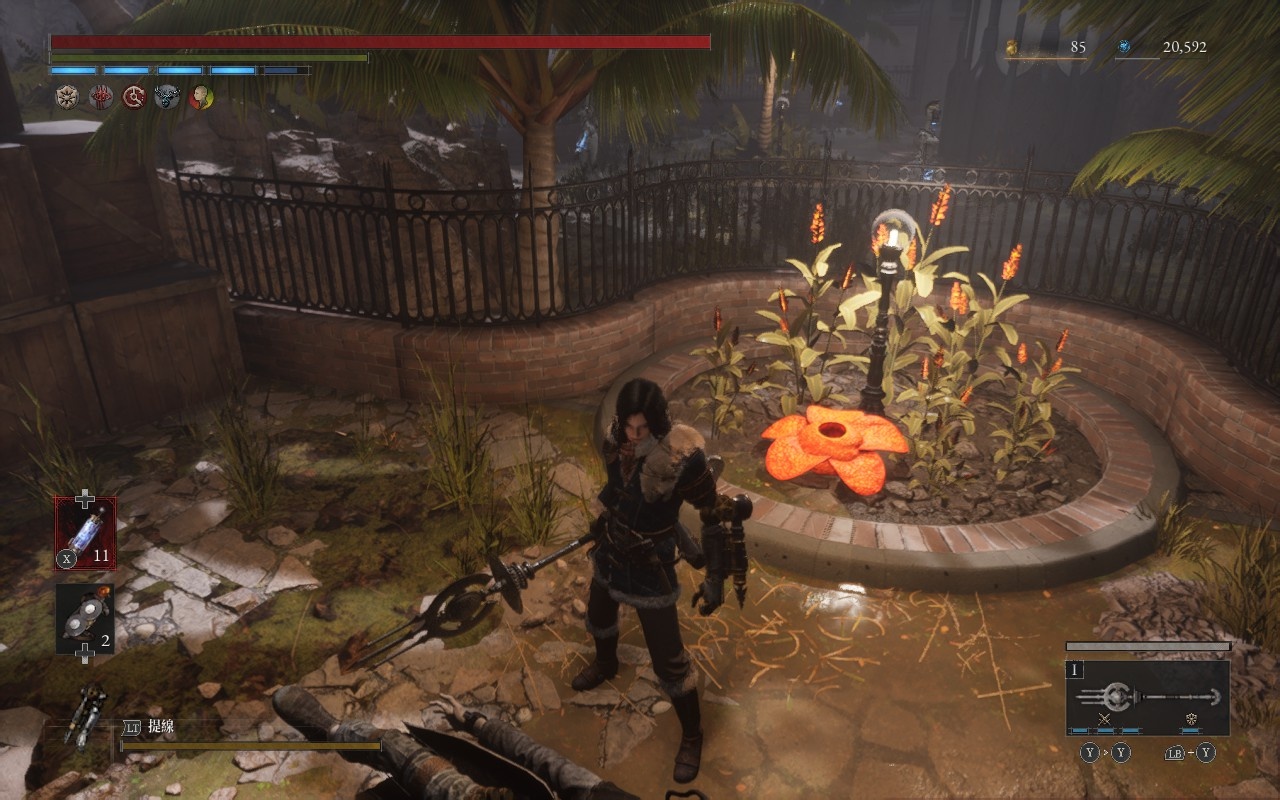
Task: Select the blue Pulse Cell belt slot
Action: 85,533
